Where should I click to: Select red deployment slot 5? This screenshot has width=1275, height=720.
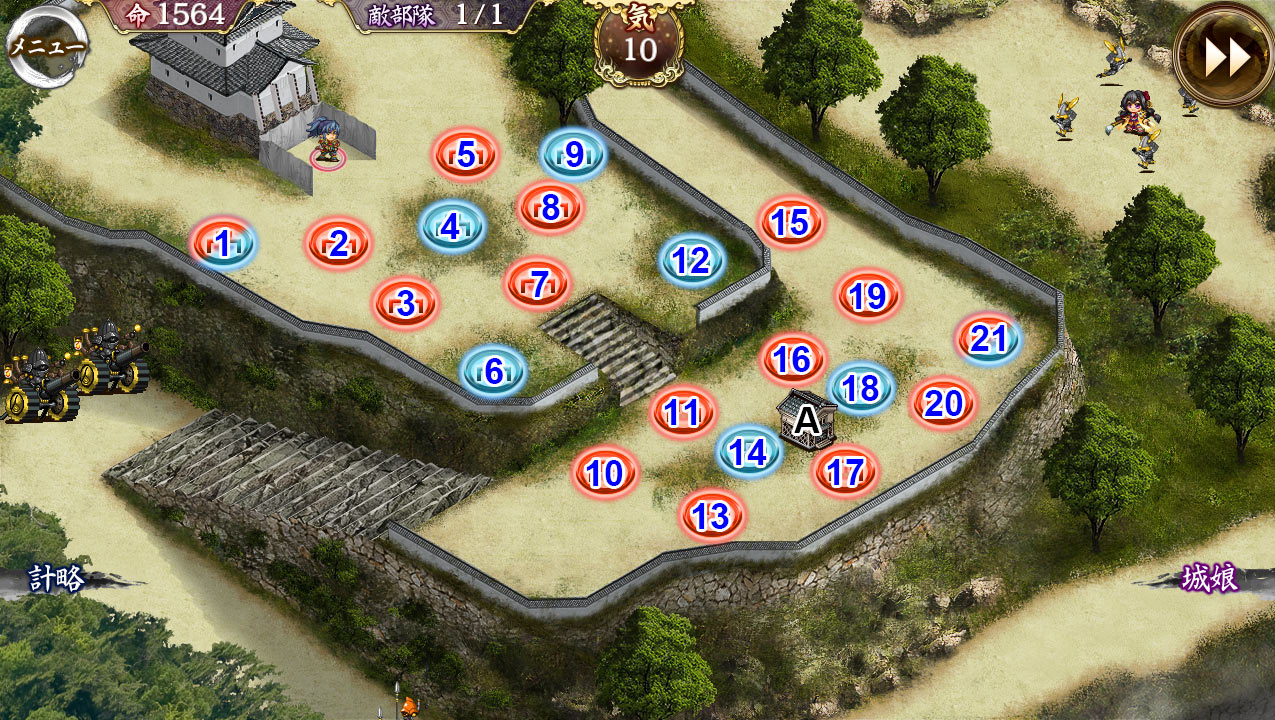click(x=465, y=155)
